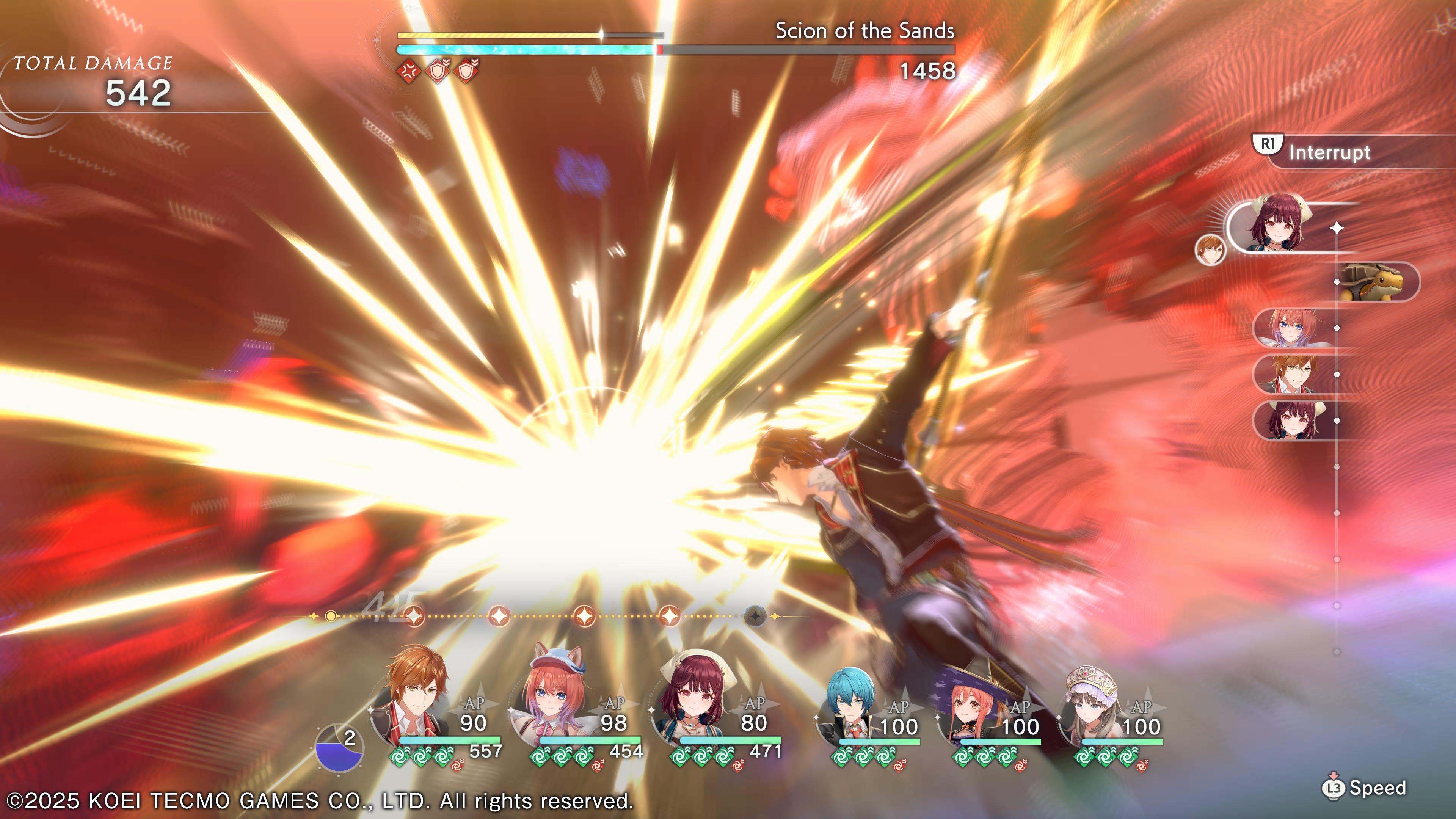1456x819 pixels.
Task: Select the small round brown-haired portrait beside active turn
Action: [1210, 249]
